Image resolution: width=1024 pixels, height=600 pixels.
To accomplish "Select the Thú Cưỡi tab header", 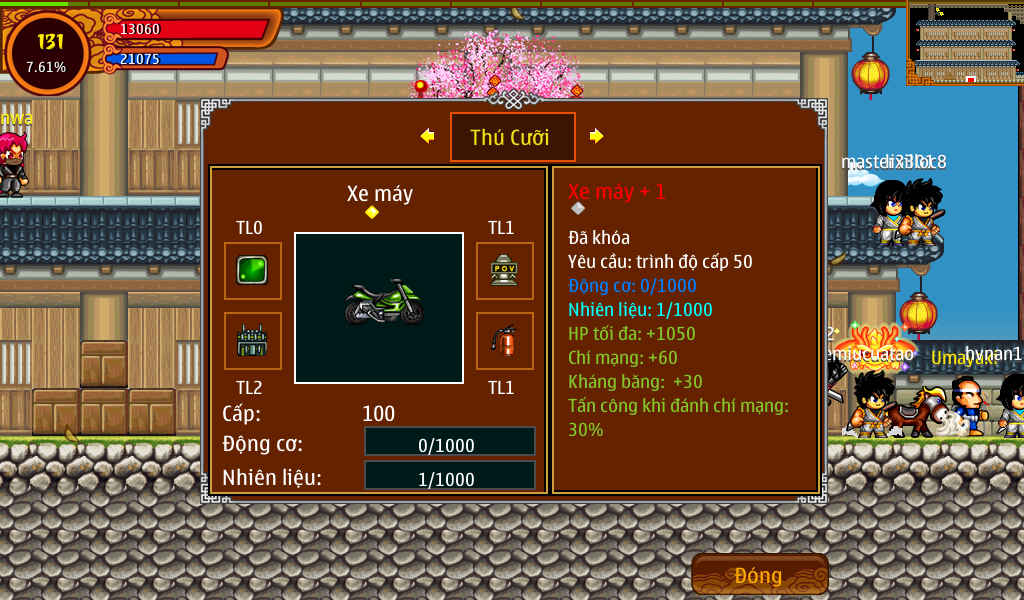I will (512, 137).
